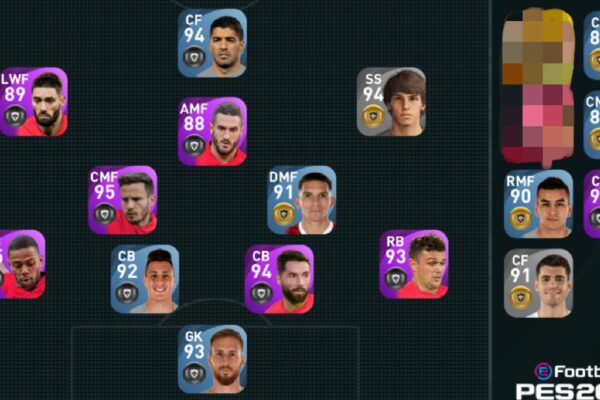The height and width of the screenshot is (400, 600).
Task: Choose the DMF 91 player card
Action: tap(301, 200)
